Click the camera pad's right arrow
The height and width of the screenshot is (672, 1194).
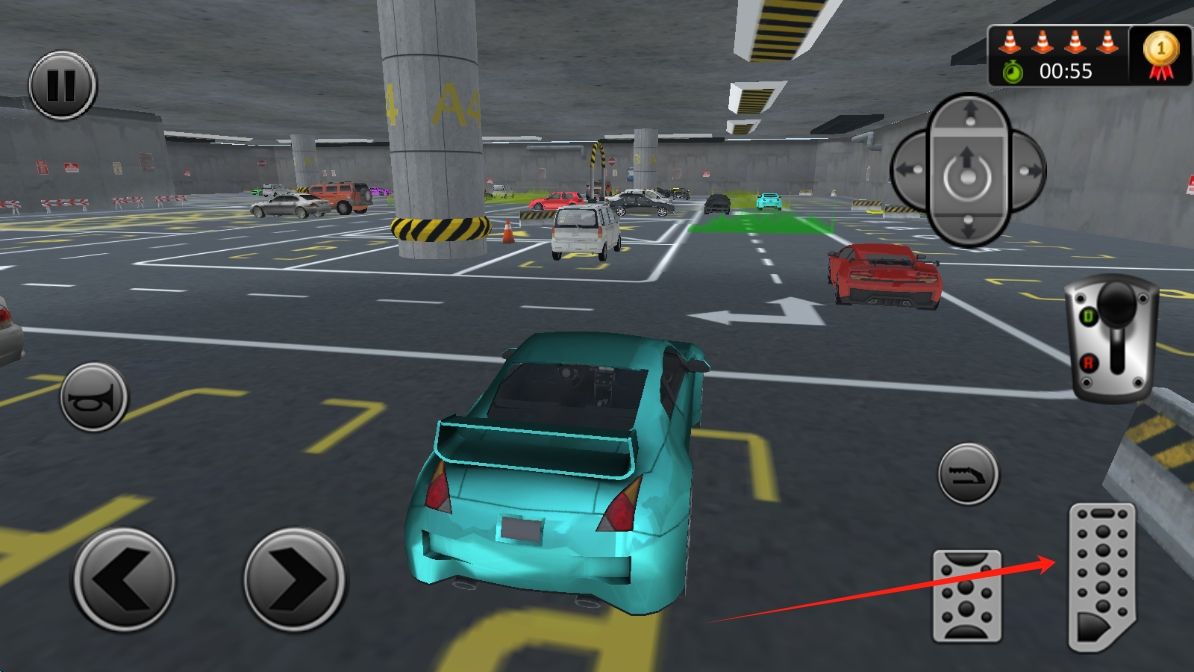coord(1026,171)
